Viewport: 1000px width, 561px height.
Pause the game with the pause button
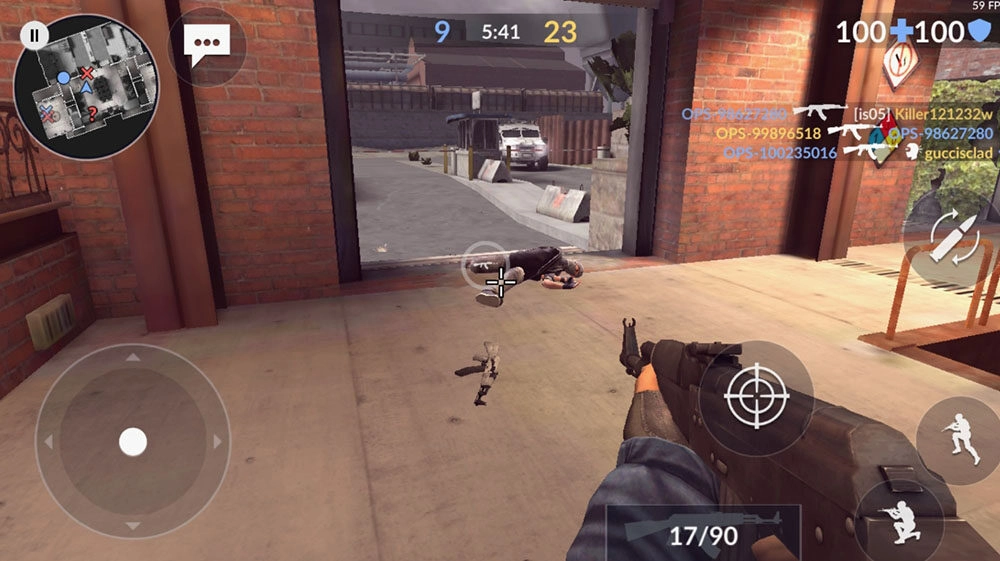coord(34,35)
